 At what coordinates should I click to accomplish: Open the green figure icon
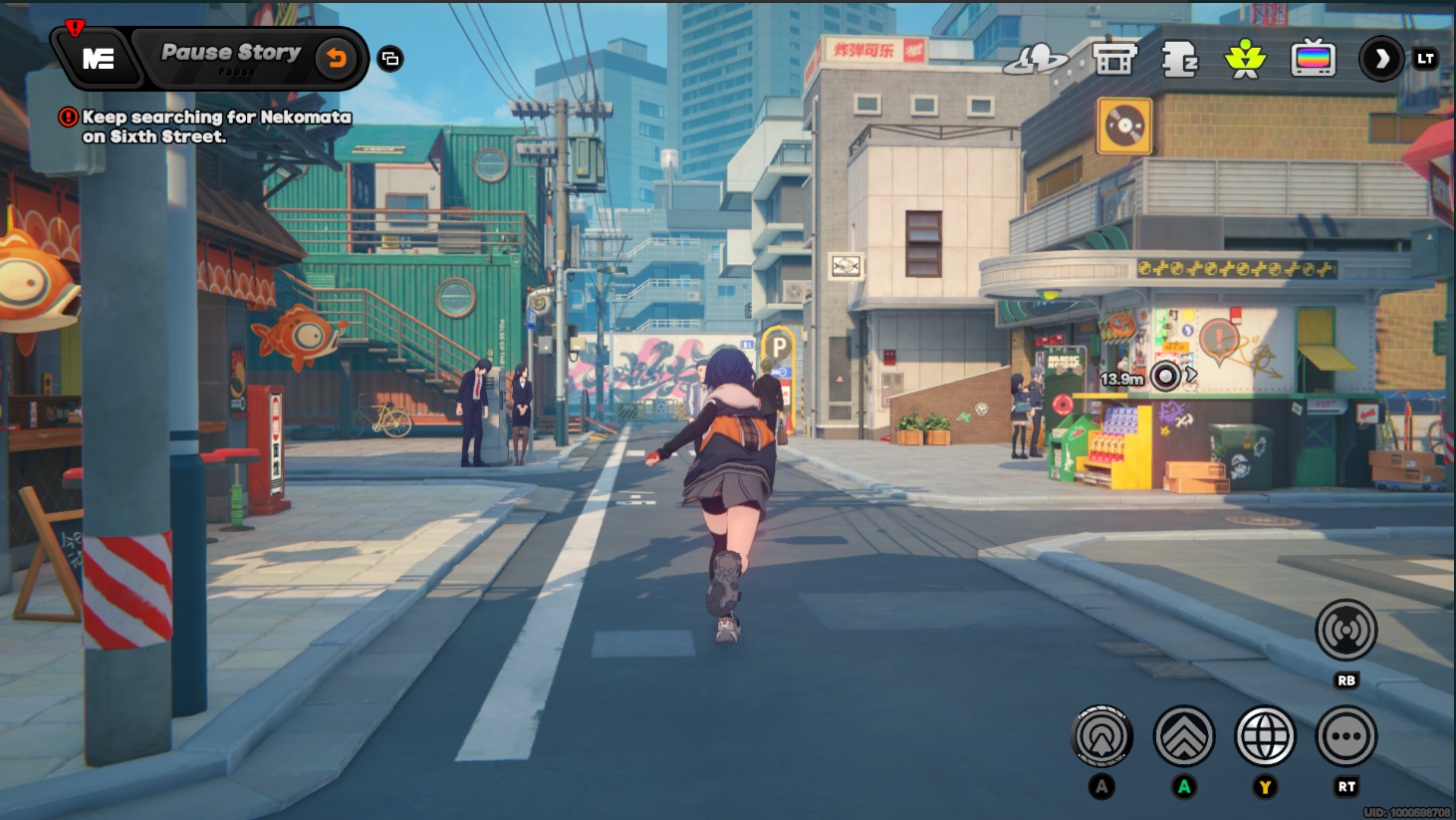(x=1245, y=59)
